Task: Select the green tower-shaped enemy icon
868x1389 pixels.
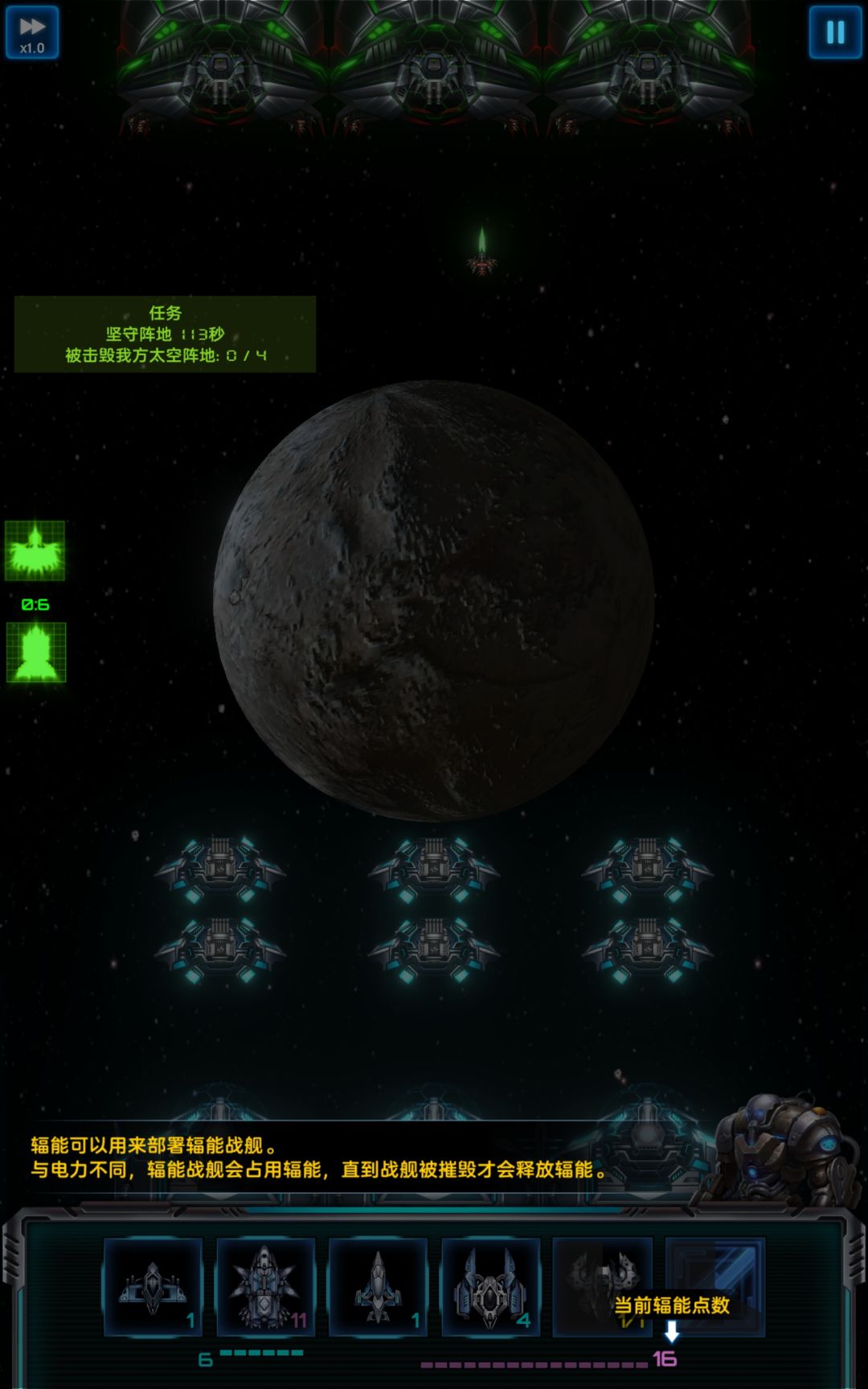Action: [36, 653]
